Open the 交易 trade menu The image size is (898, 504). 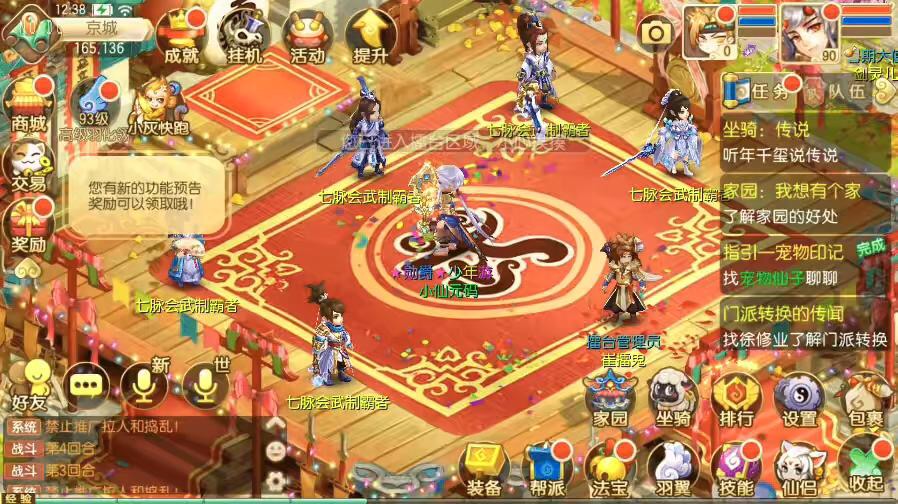coord(29,166)
